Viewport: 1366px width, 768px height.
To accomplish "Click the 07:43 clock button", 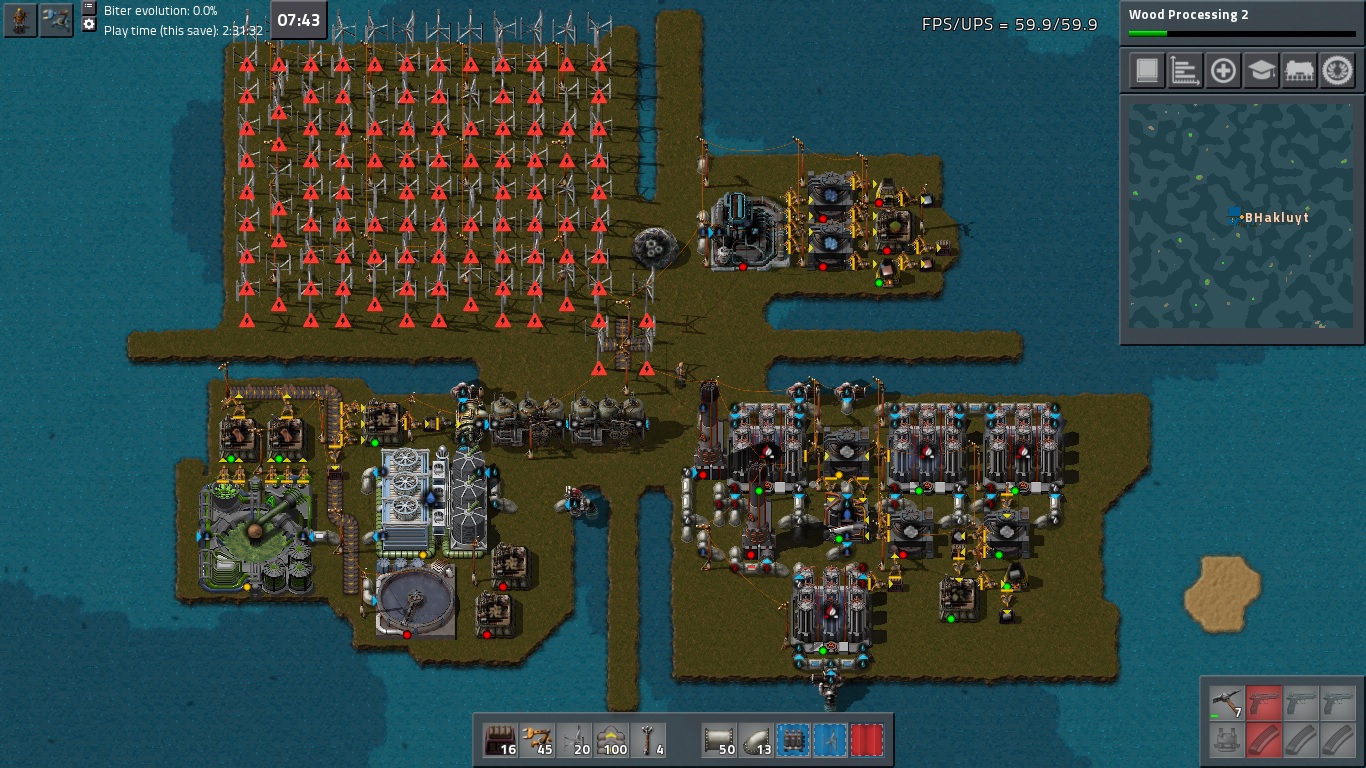I will coord(298,20).
